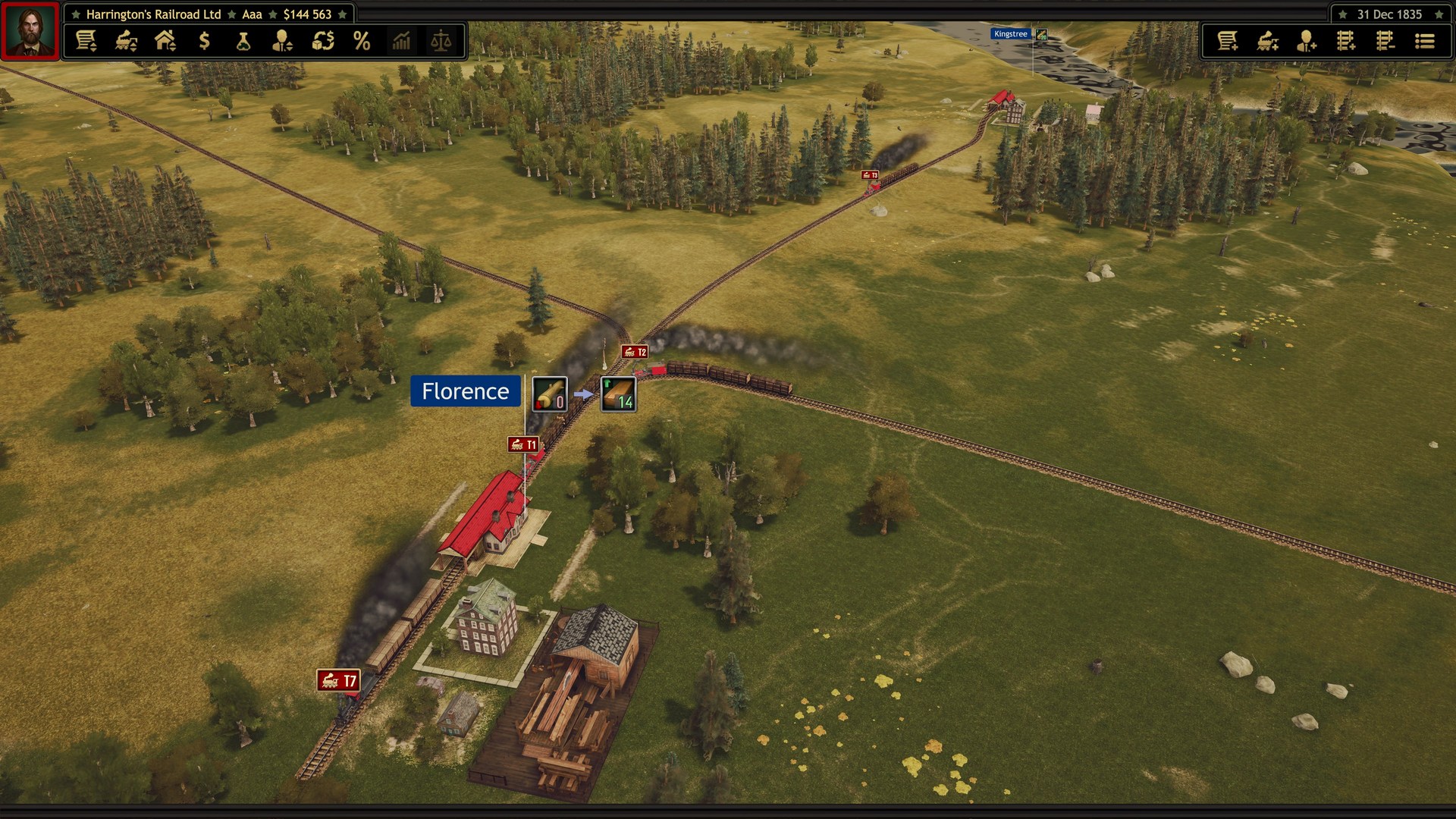Open the goods trading overview icon
1456x819 pixels.
(322, 42)
